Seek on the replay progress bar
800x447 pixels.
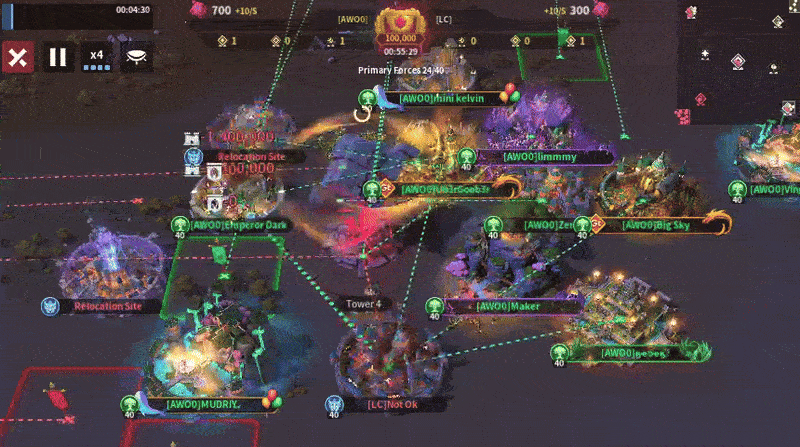(x=75, y=10)
